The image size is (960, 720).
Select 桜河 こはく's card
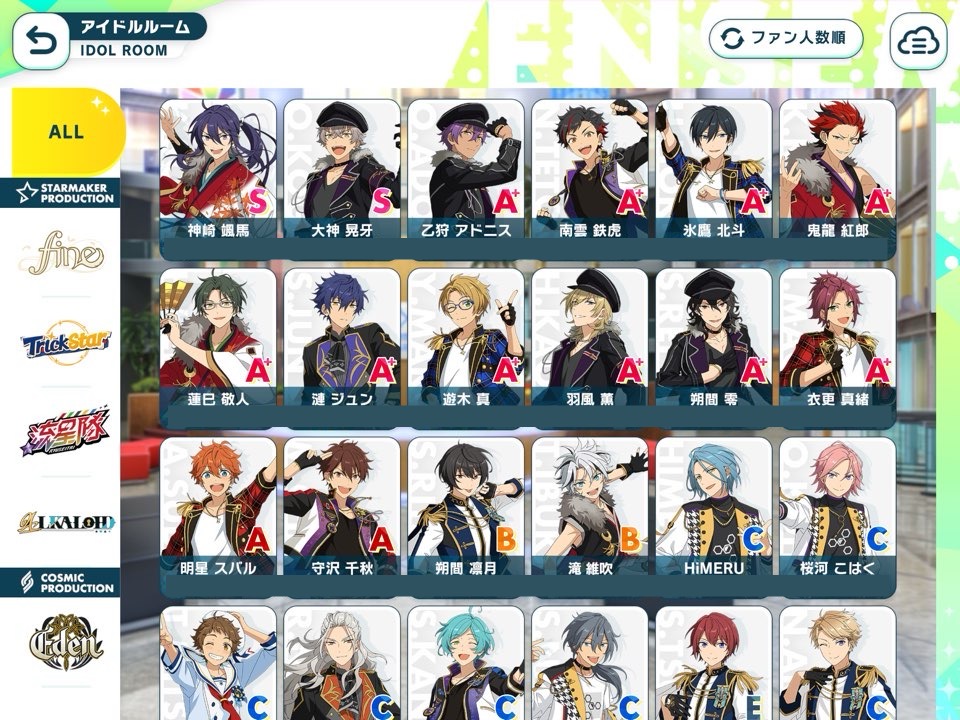(x=838, y=508)
